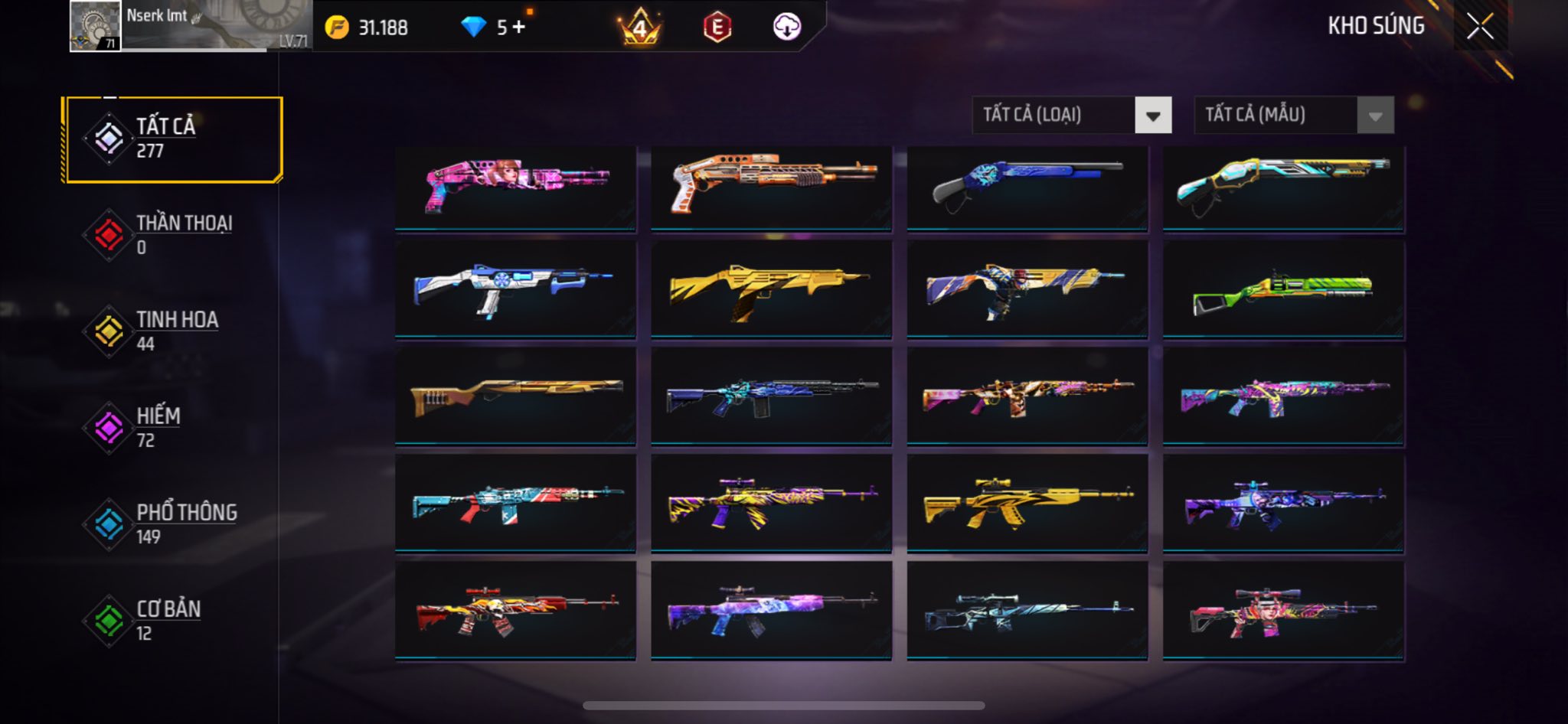The width and height of the screenshot is (1568, 724).
Task: Tap the red E hexagon badge
Action: pyautogui.click(x=717, y=28)
